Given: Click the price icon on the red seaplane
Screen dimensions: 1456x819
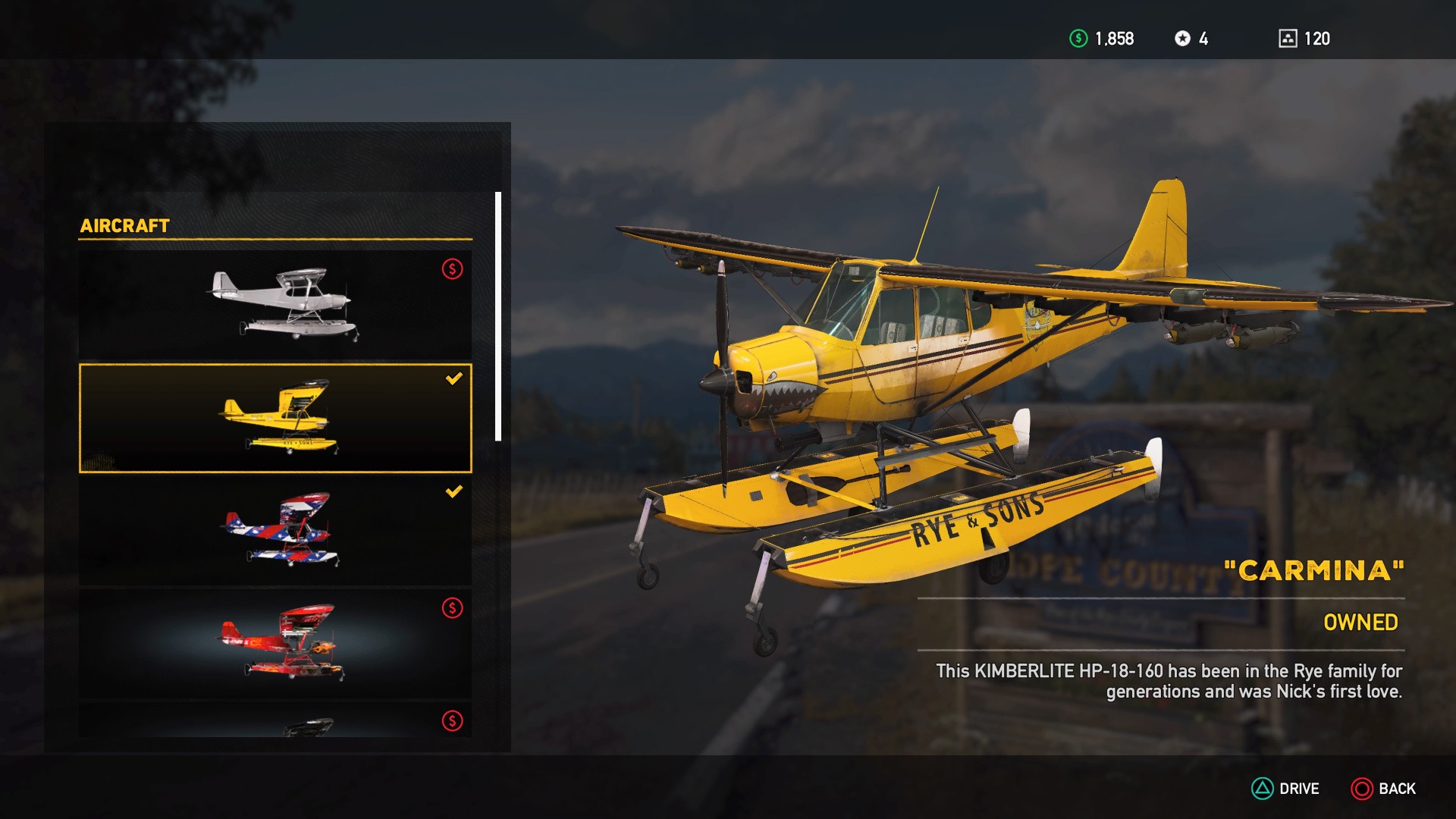Looking at the screenshot, I should point(451,607).
